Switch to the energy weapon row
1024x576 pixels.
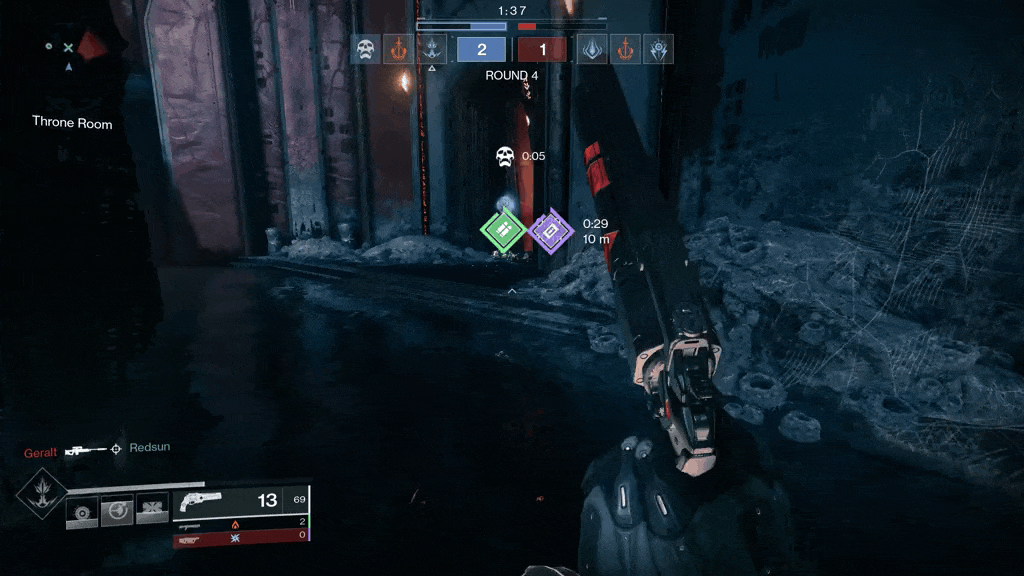(240, 523)
